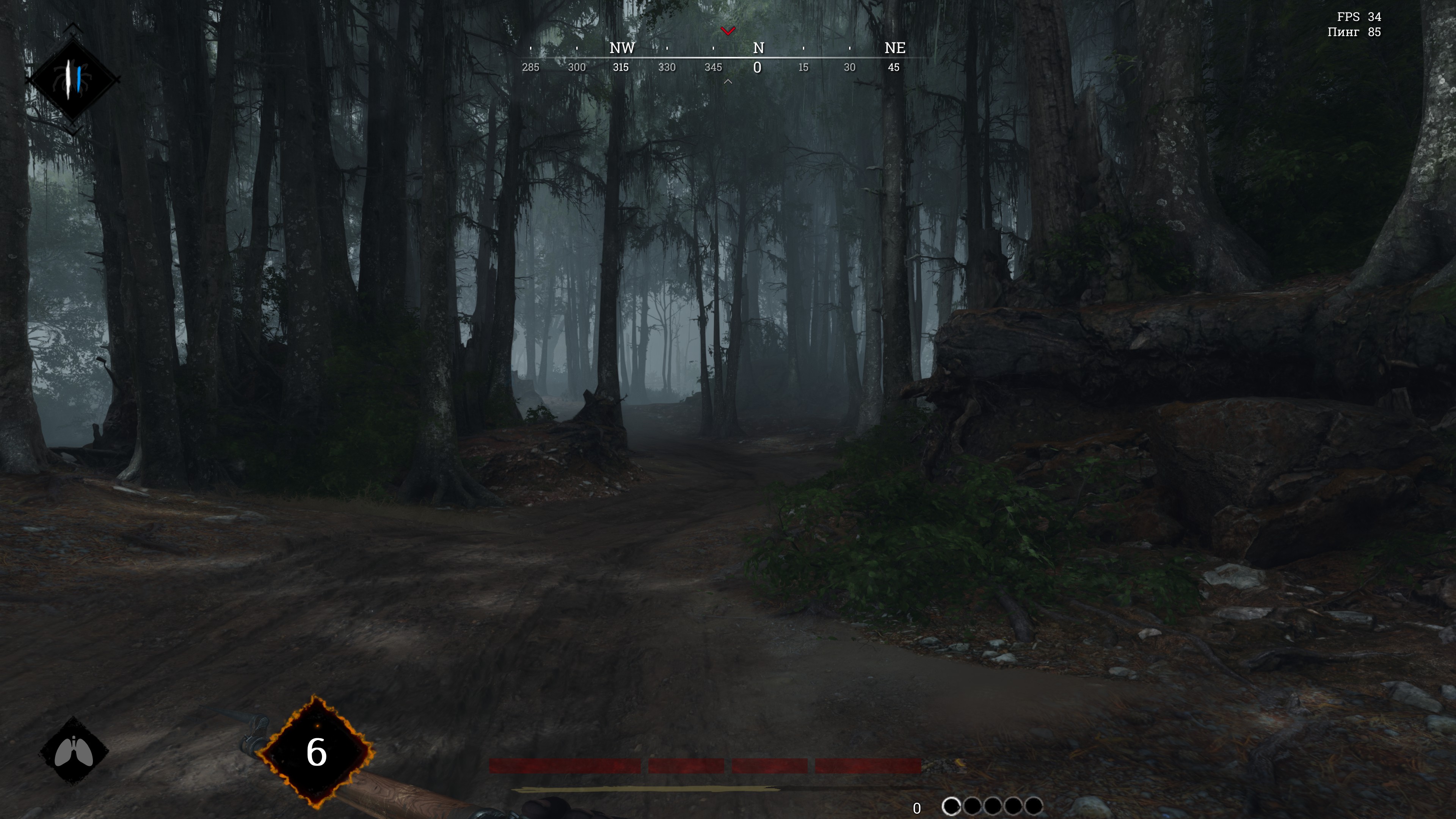This screenshot has width=1456, height=819.
Task: Click the spider boss clue tracker icon
Action: point(72,78)
